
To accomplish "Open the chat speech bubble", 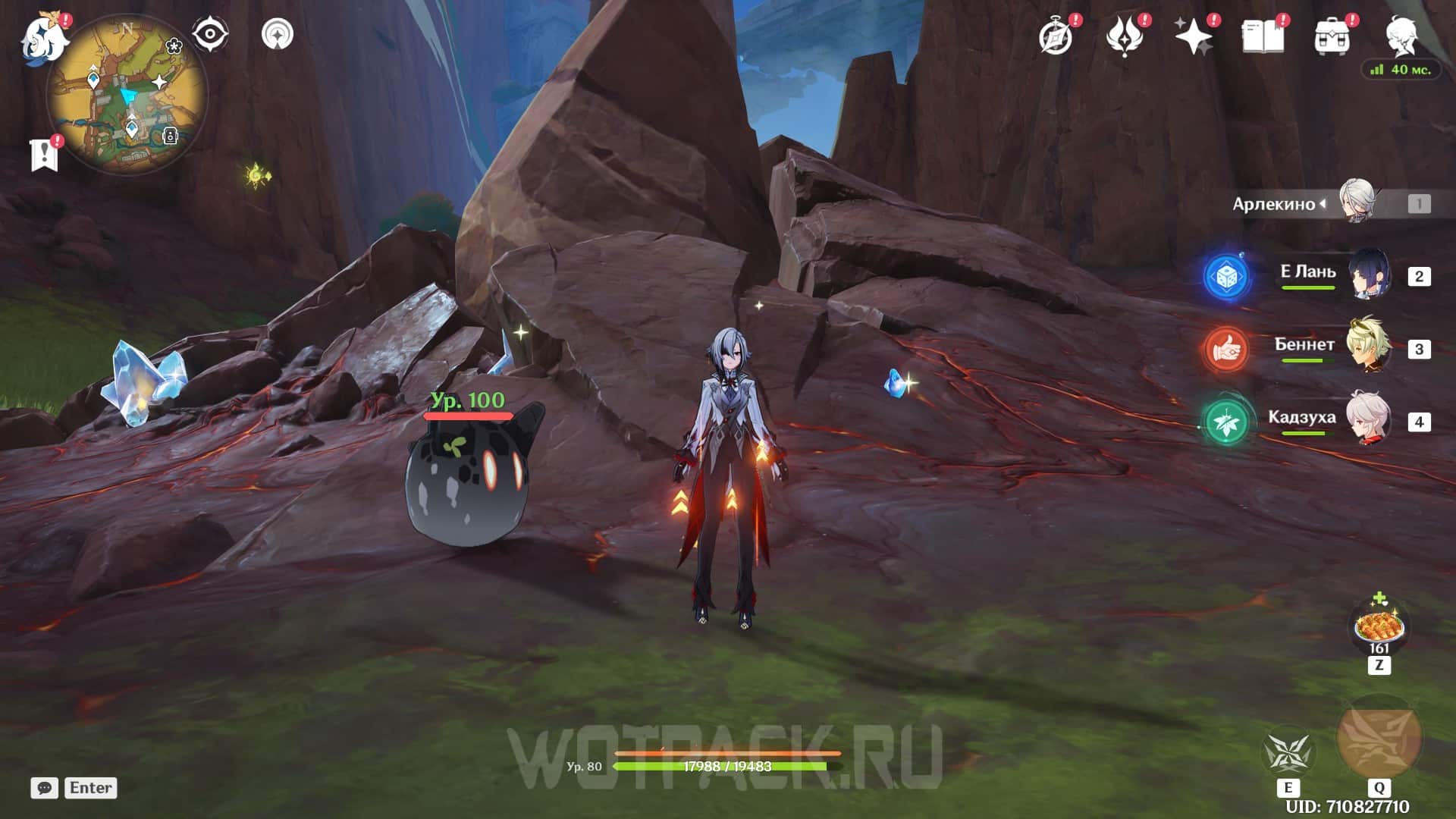I will pos(45,788).
